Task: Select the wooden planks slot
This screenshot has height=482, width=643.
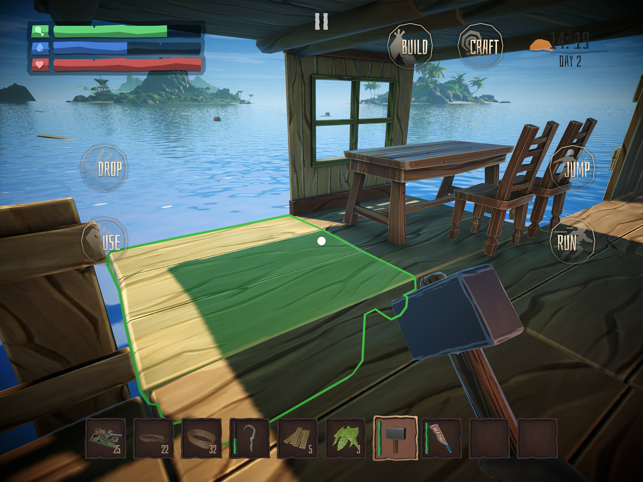Action: pos(298,438)
